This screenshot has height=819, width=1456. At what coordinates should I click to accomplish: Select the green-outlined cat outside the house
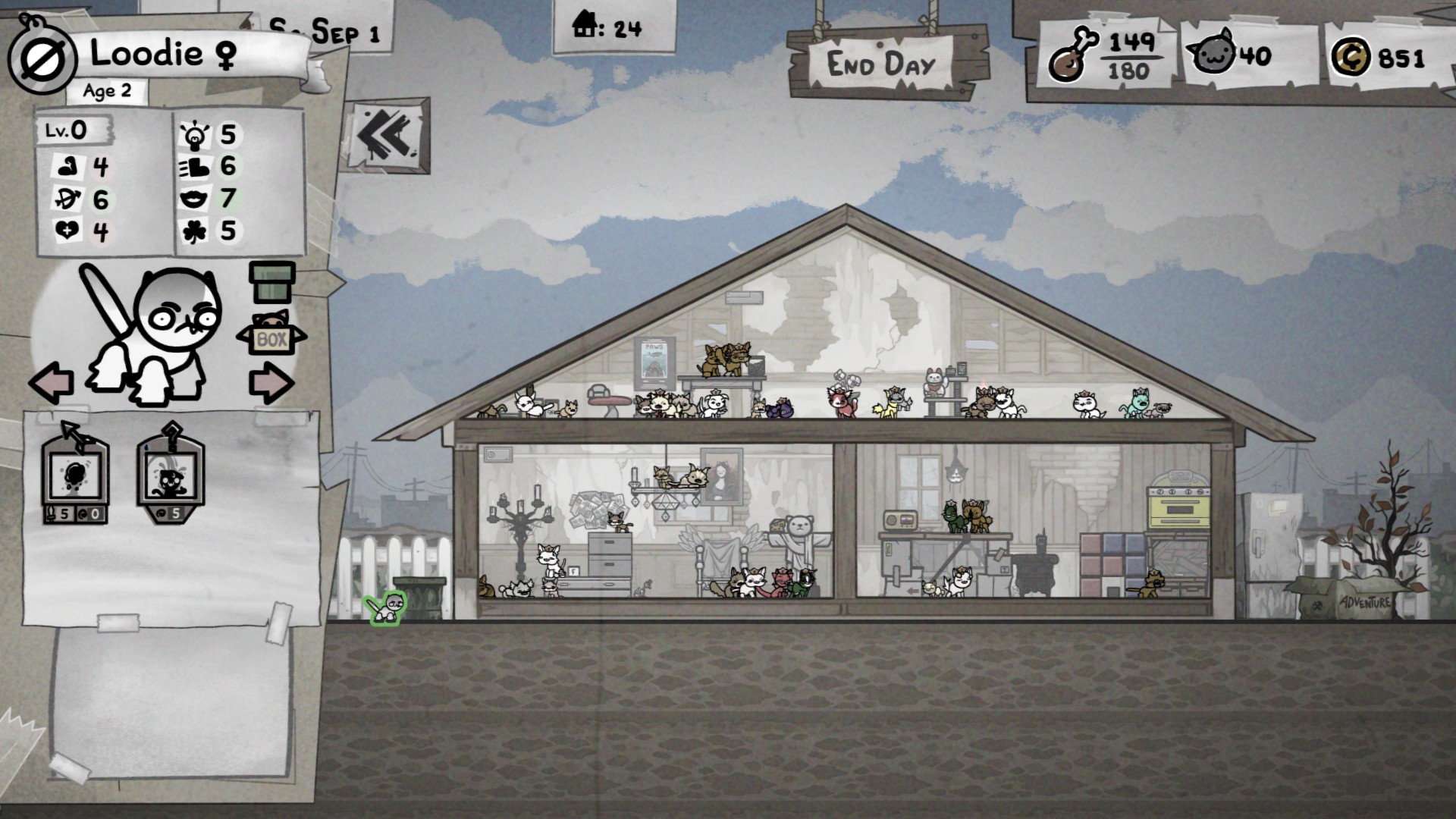tap(387, 607)
